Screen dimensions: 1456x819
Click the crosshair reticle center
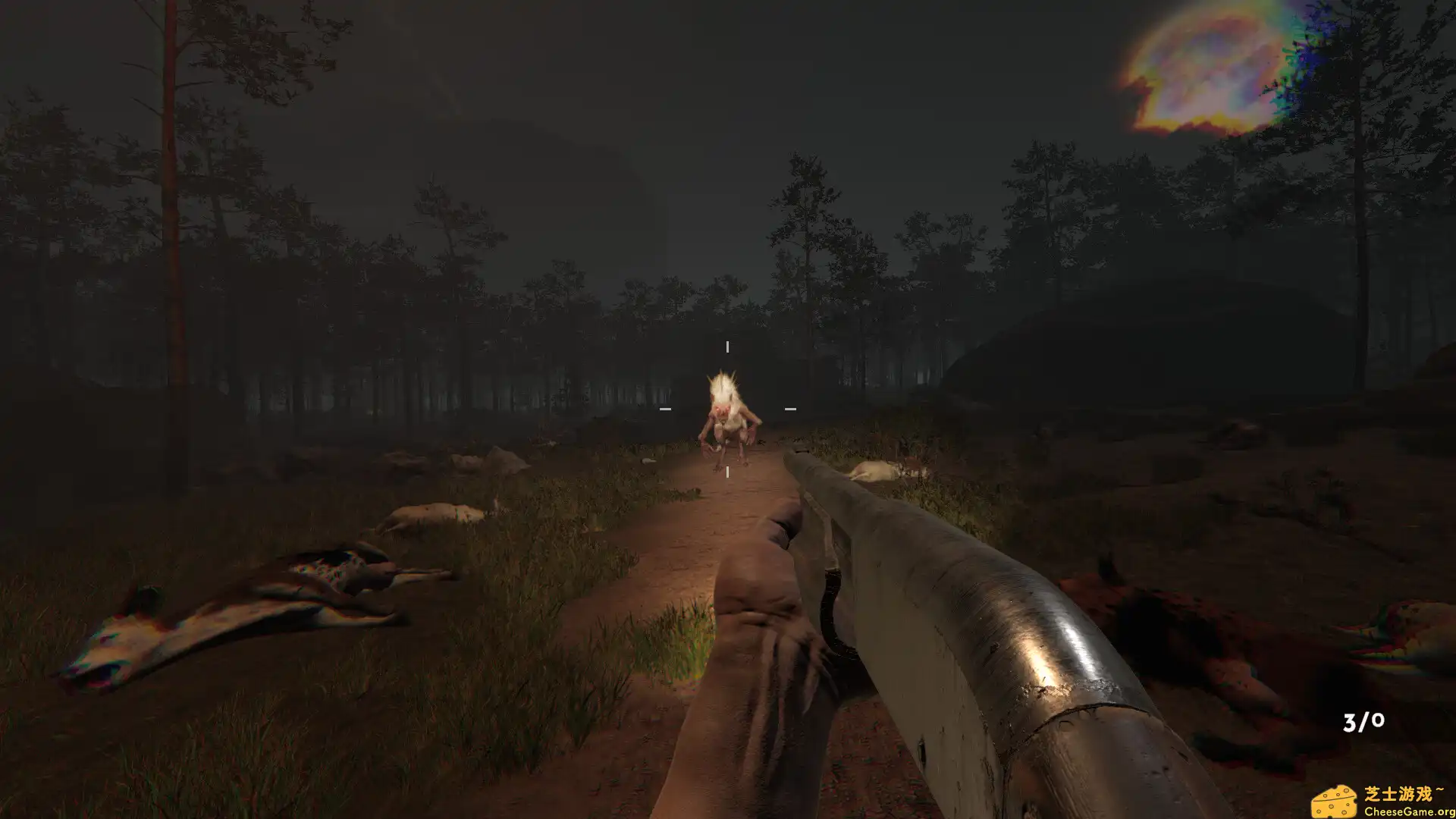727,409
